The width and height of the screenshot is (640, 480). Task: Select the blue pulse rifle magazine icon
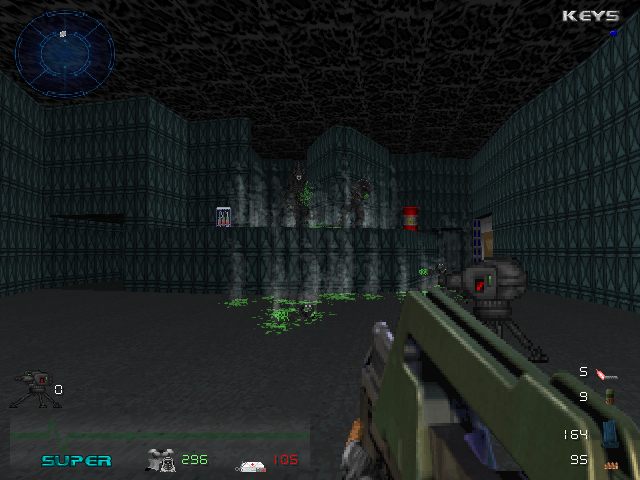coord(608,432)
